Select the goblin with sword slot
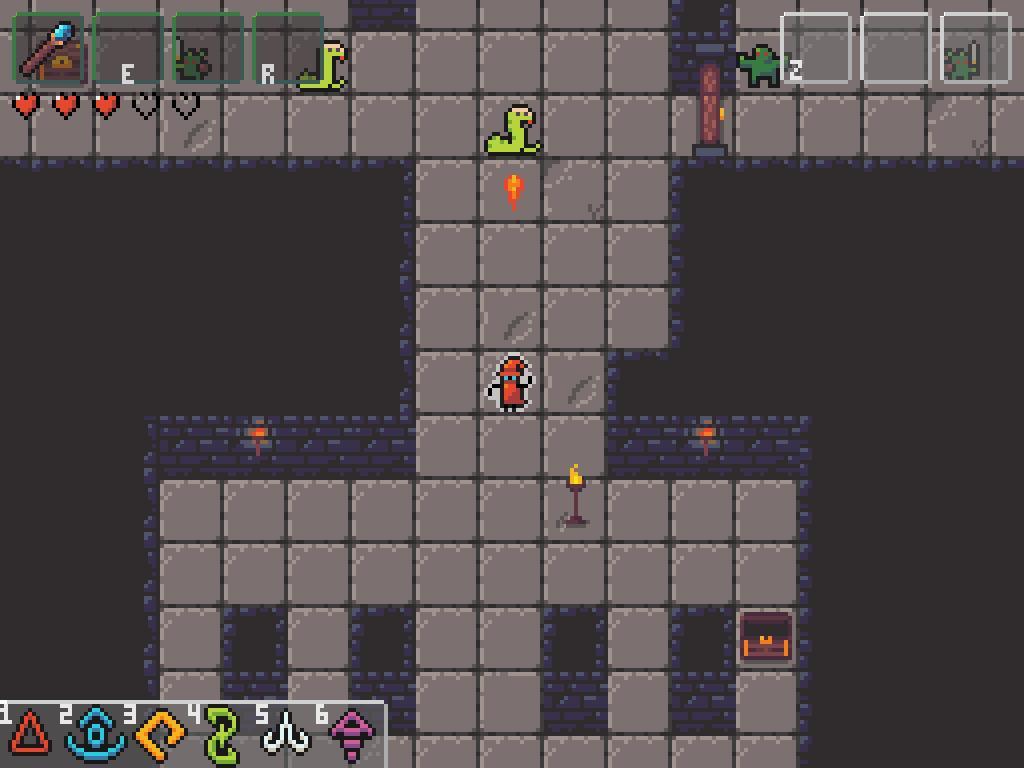Image resolution: width=1024 pixels, height=768 pixels. tap(975, 48)
